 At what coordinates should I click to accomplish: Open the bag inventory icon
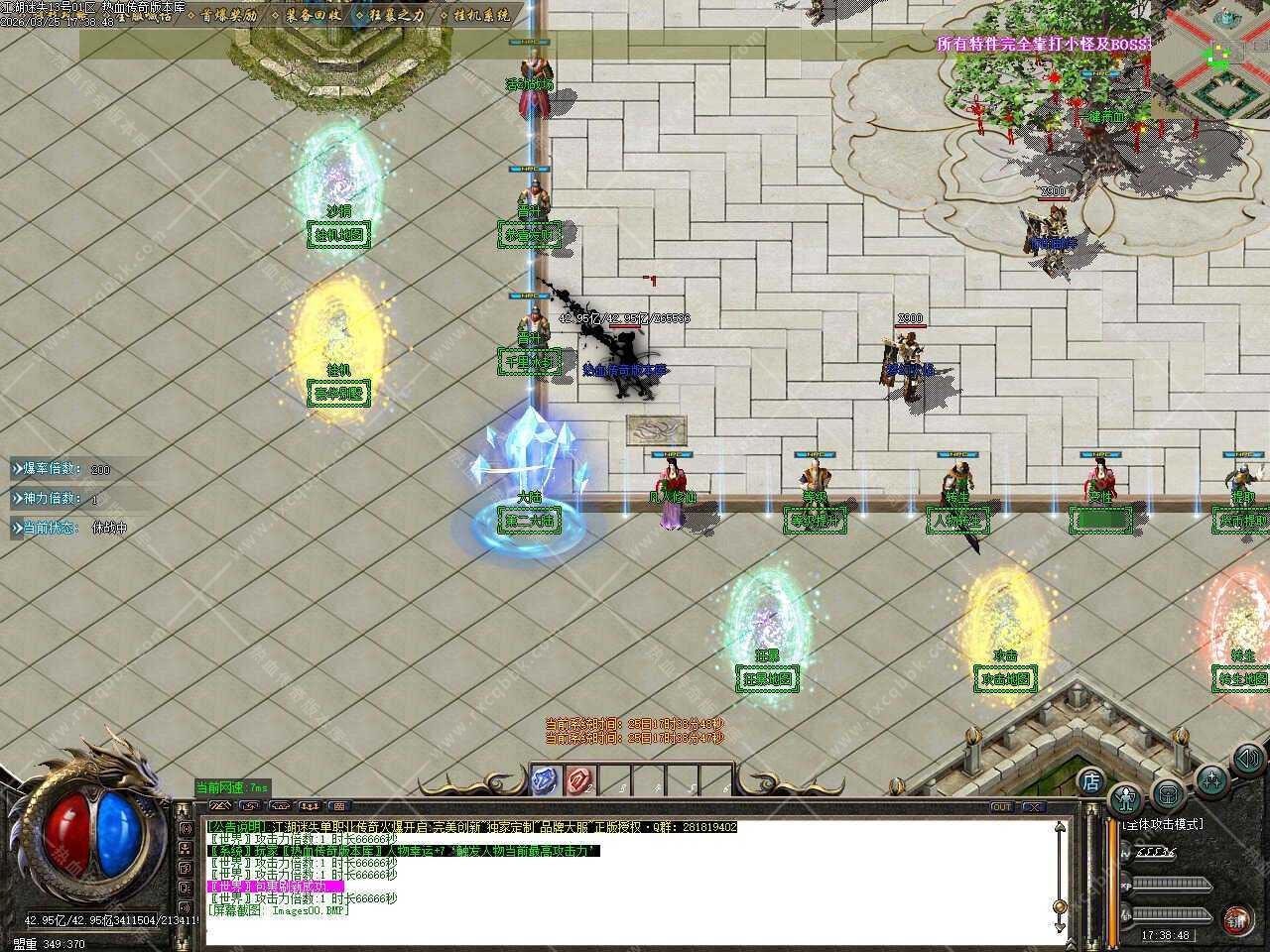click(1169, 795)
